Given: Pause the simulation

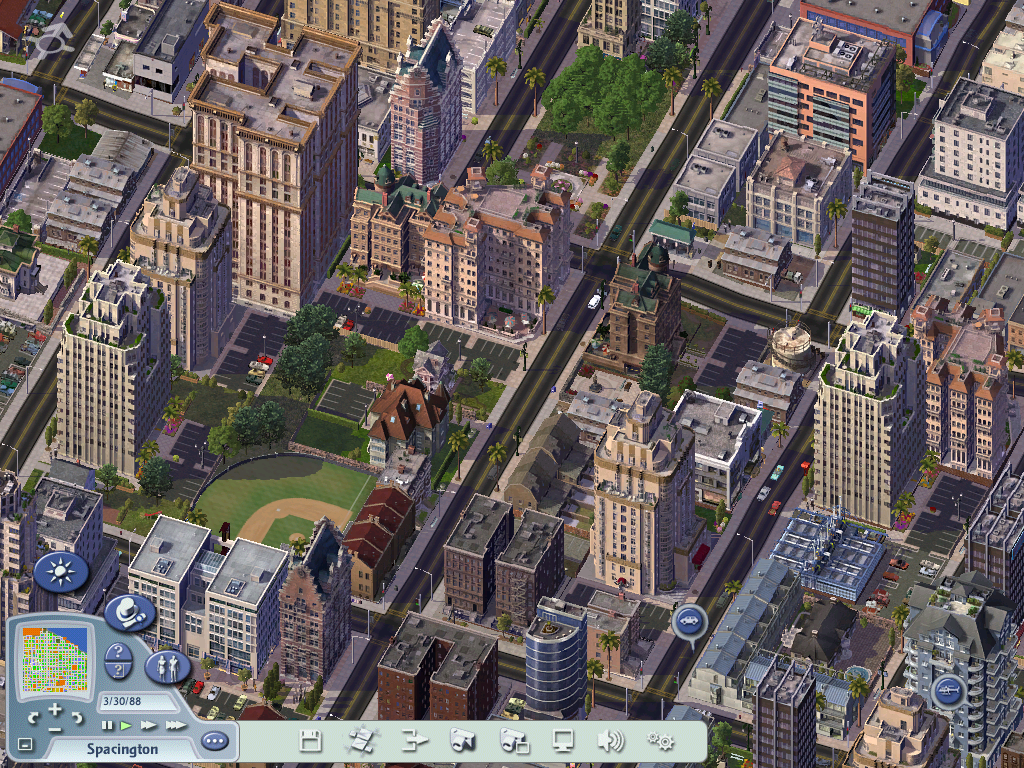Looking at the screenshot, I should click(x=106, y=725).
